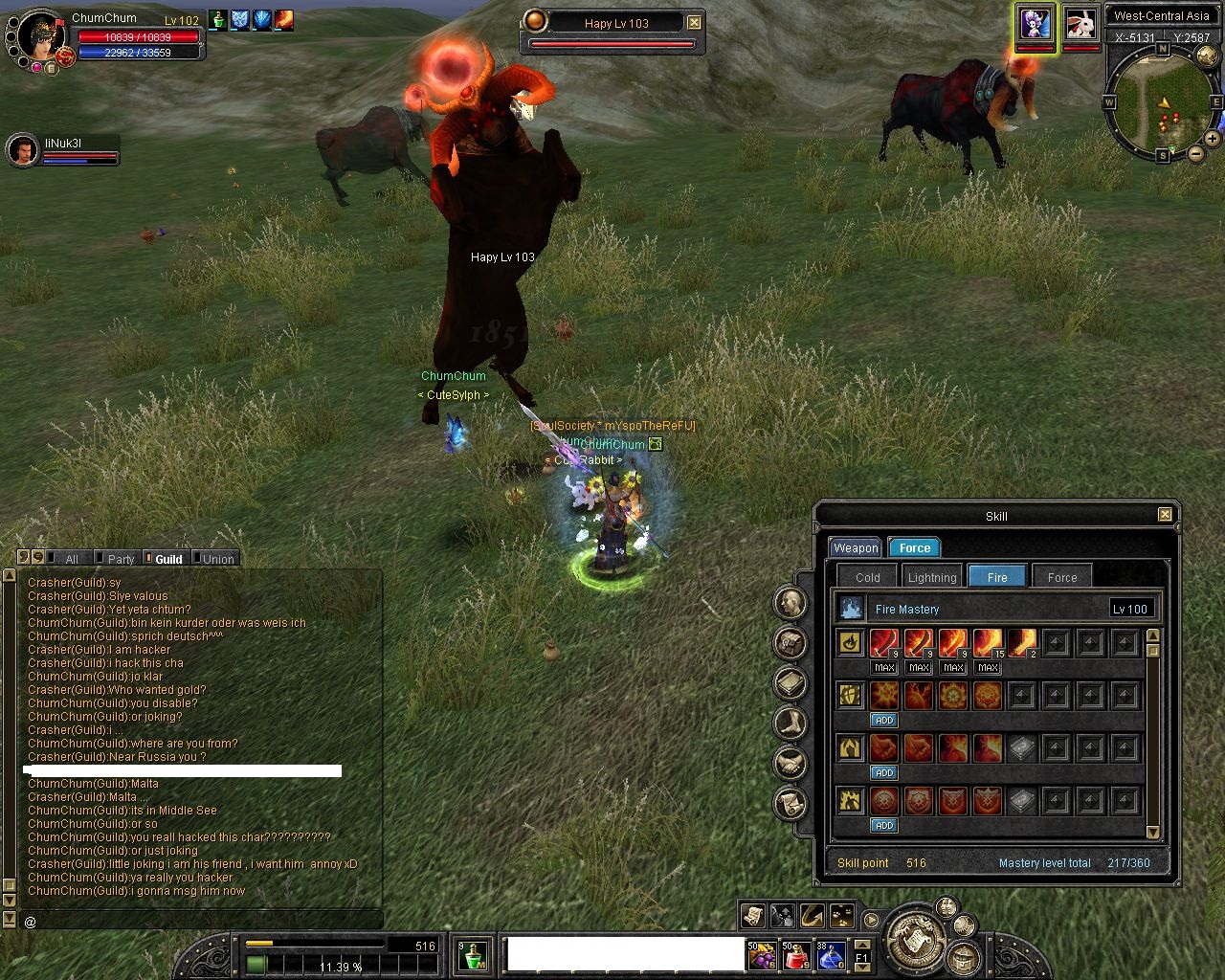Use the blue mana potion slot
The width and height of the screenshot is (1225, 980).
click(830, 954)
